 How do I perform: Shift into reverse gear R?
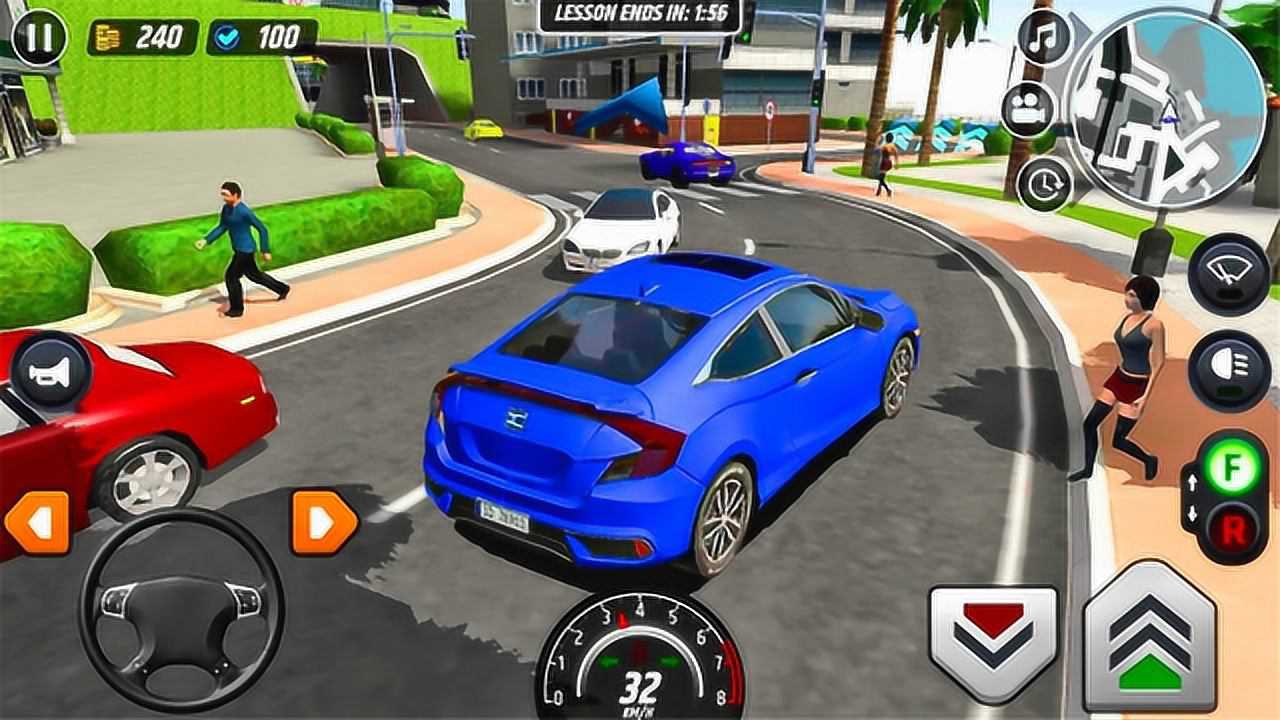(1232, 528)
